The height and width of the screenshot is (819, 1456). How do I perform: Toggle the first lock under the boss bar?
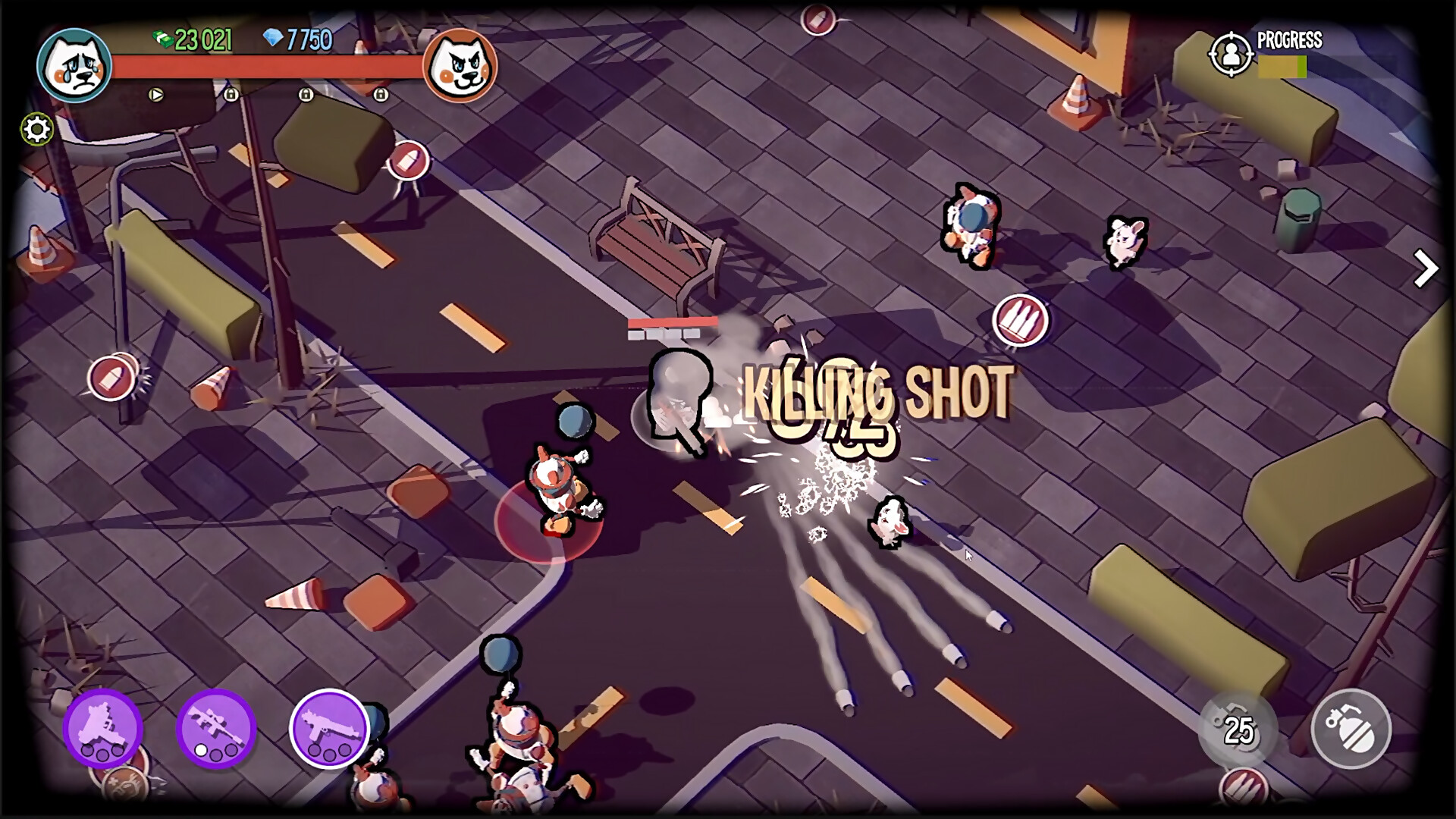coord(231,95)
